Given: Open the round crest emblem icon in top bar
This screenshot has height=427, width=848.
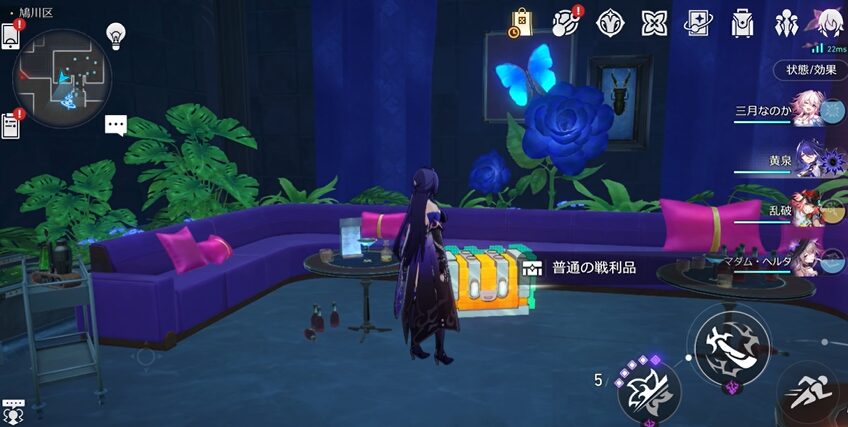Looking at the screenshot, I should coord(610,22).
